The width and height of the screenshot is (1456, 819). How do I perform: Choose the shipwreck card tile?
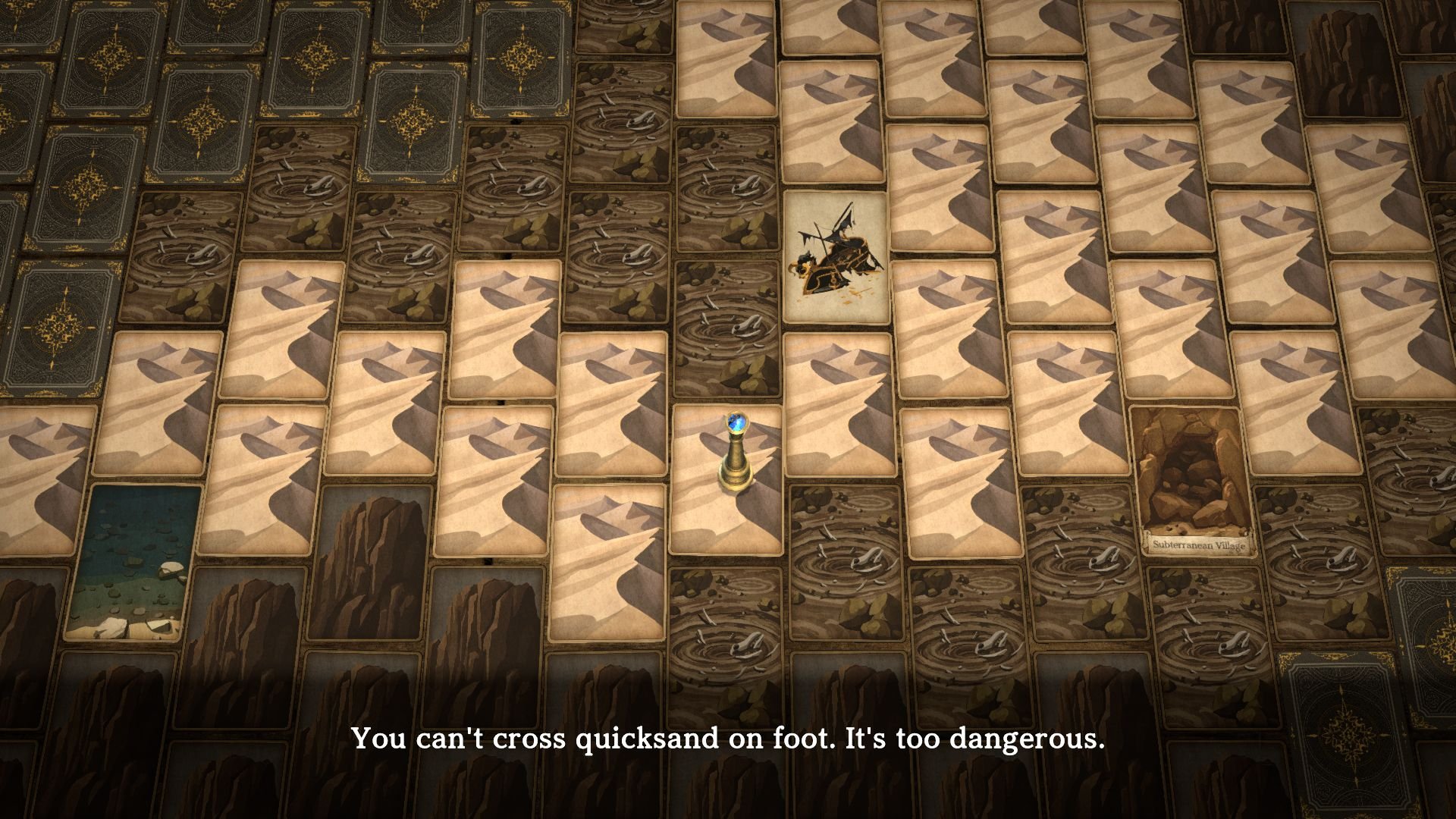[x=836, y=258]
